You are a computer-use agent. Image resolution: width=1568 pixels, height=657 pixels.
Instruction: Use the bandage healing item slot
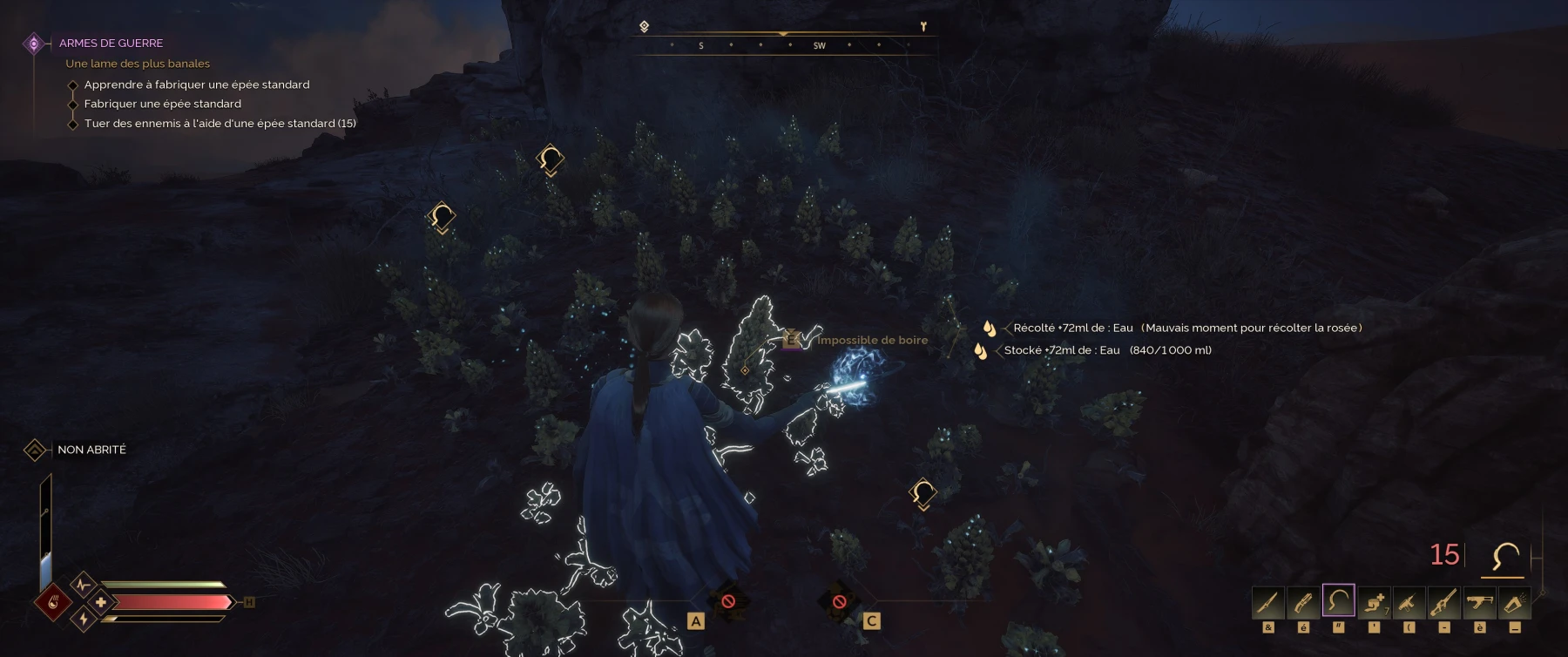coord(1374,601)
